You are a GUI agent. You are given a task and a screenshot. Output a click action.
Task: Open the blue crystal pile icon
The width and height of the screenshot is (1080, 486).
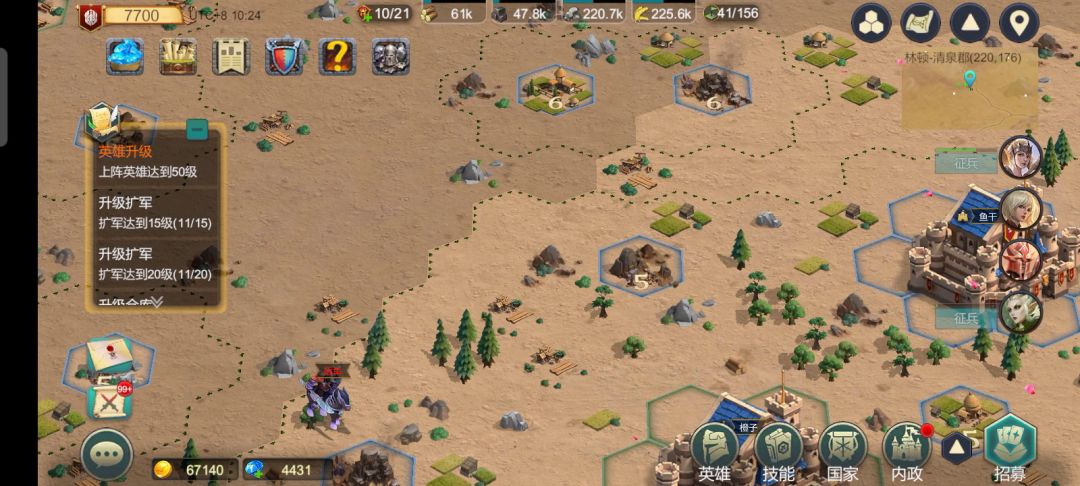125,57
